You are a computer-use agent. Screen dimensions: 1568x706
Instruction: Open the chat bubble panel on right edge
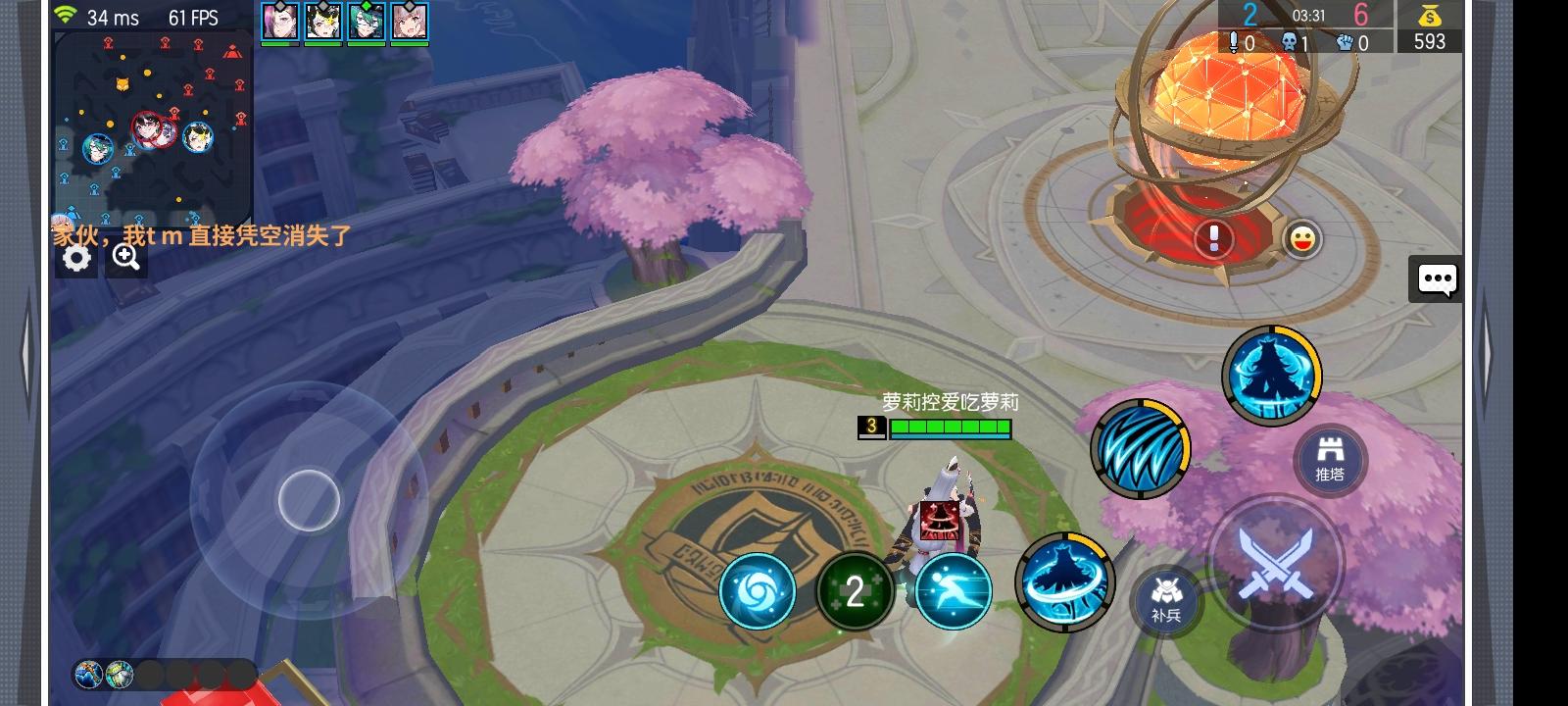(x=1438, y=279)
